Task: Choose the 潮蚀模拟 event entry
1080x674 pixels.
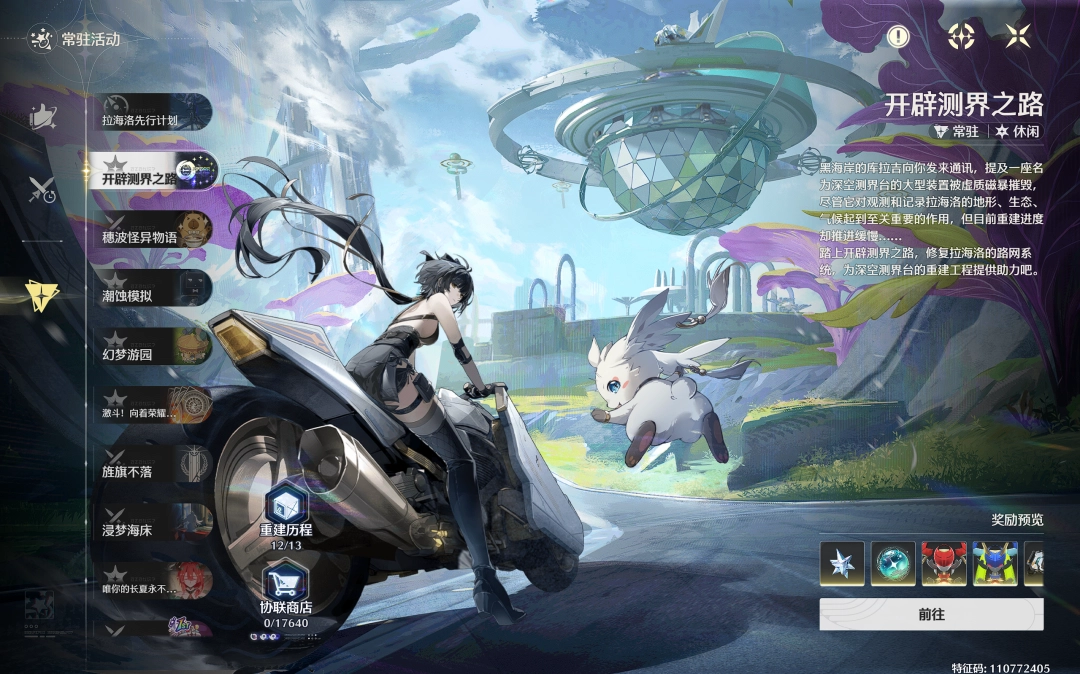Action: click(155, 289)
